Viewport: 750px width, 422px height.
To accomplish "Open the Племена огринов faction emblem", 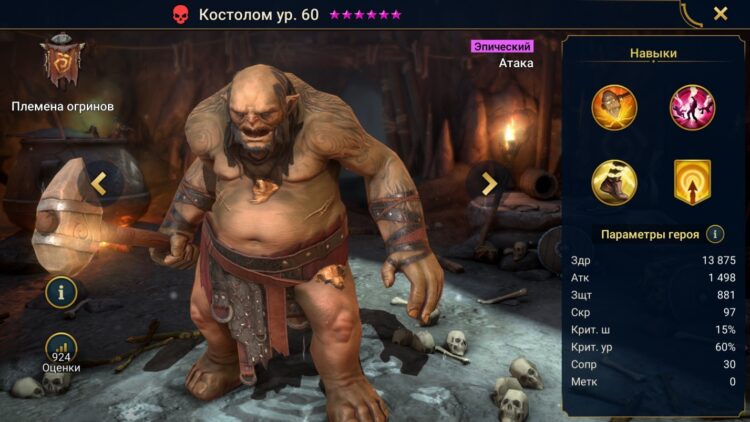I will click(62, 65).
